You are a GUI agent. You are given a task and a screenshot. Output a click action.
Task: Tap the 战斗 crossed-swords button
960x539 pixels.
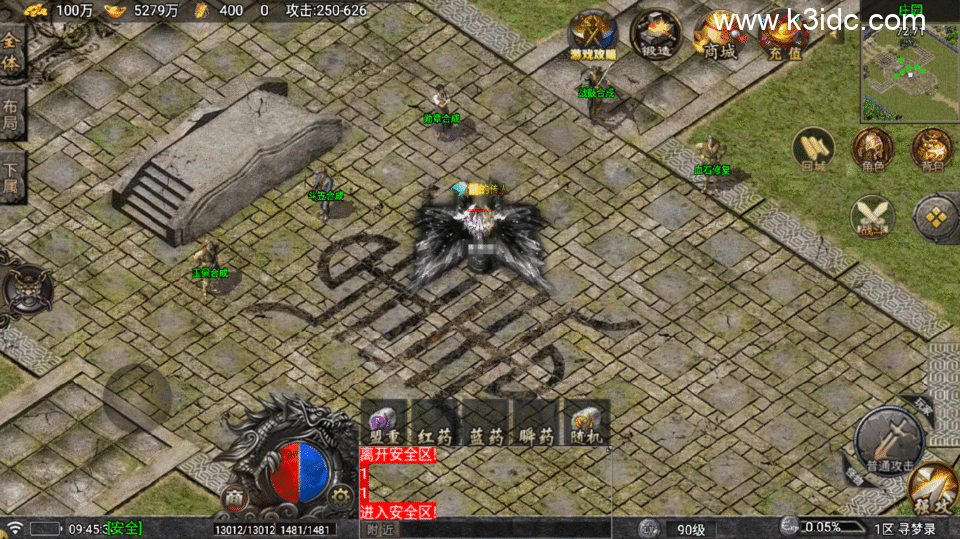click(x=872, y=216)
